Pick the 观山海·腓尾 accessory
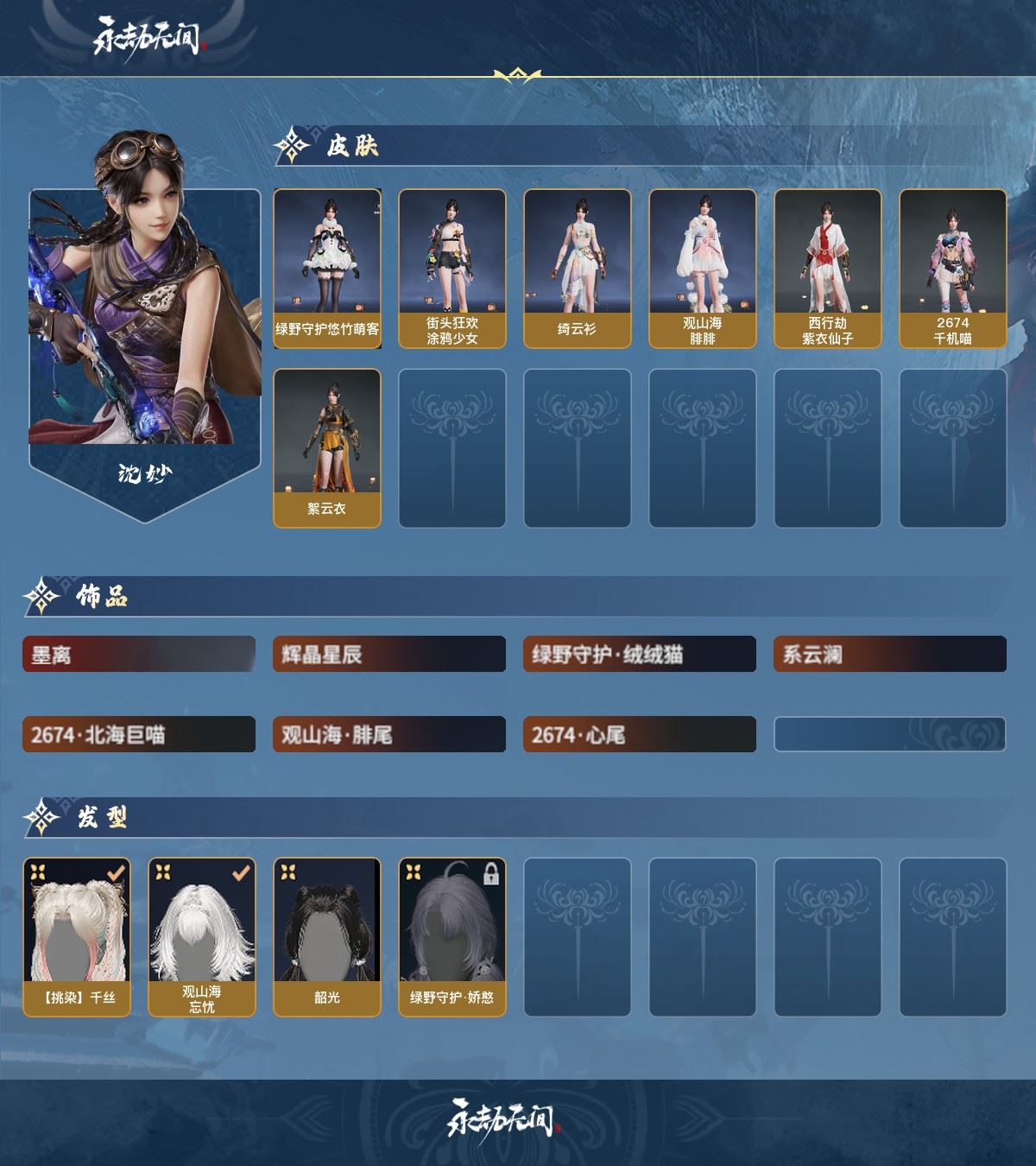 click(x=389, y=735)
